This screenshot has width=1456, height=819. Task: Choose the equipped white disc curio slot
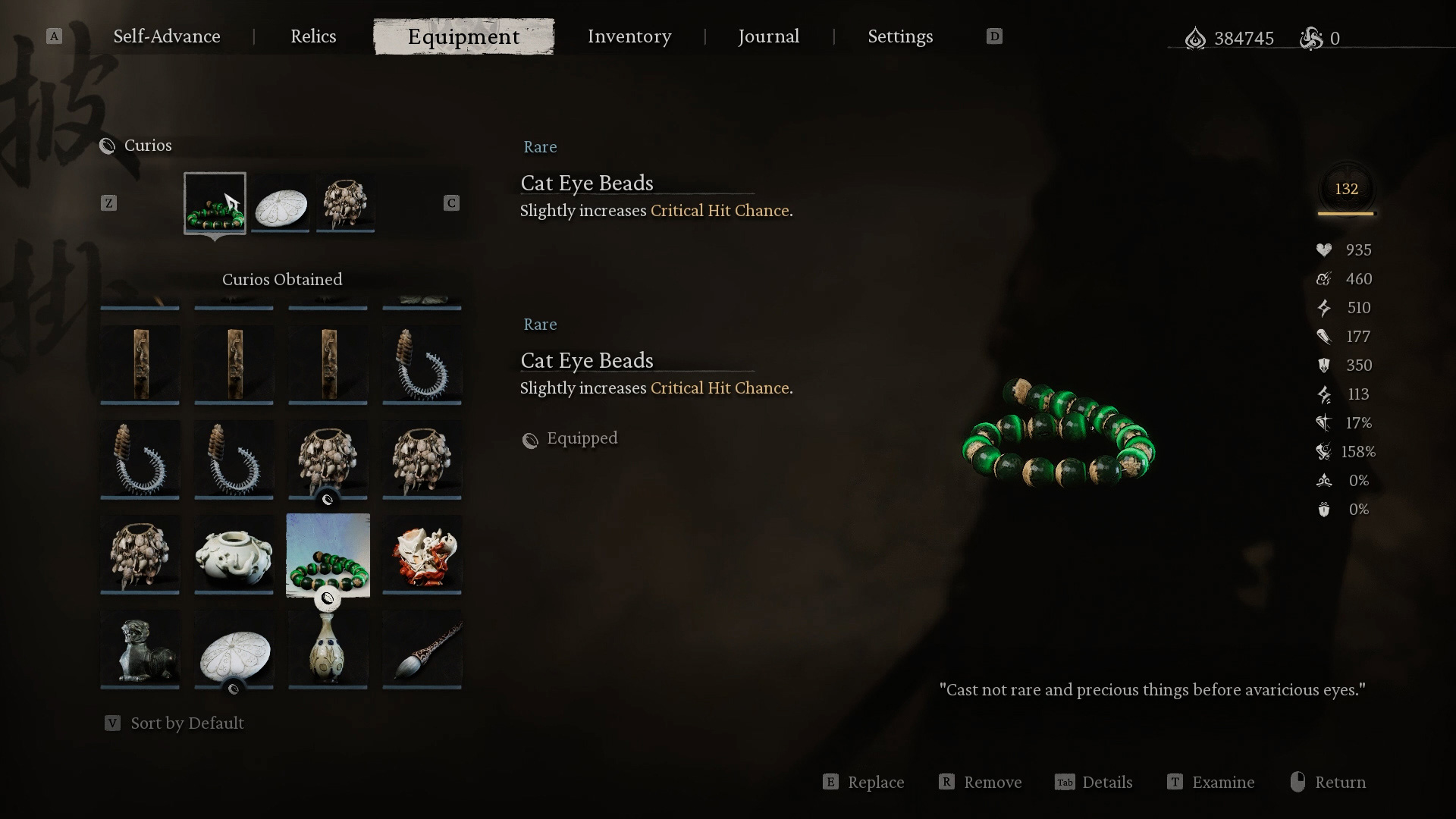click(x=281, y=202)
